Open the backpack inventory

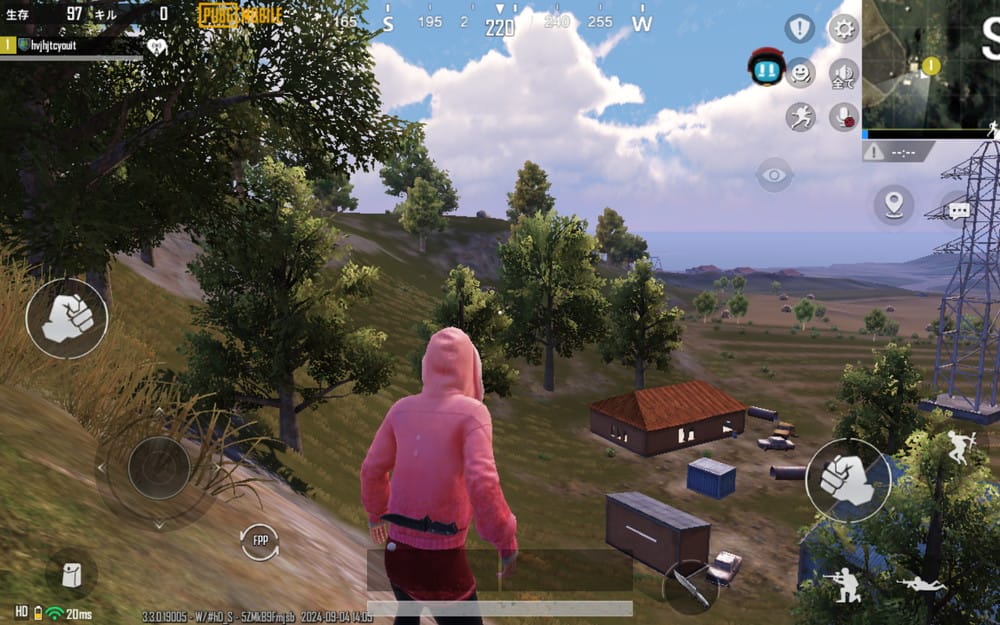72,574
